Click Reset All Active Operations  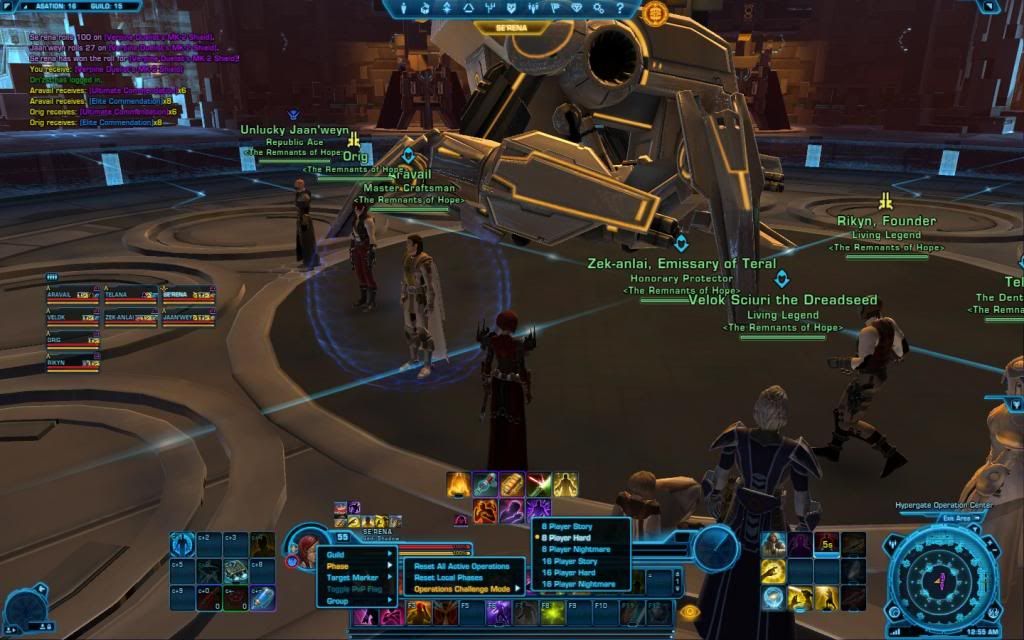462,566
